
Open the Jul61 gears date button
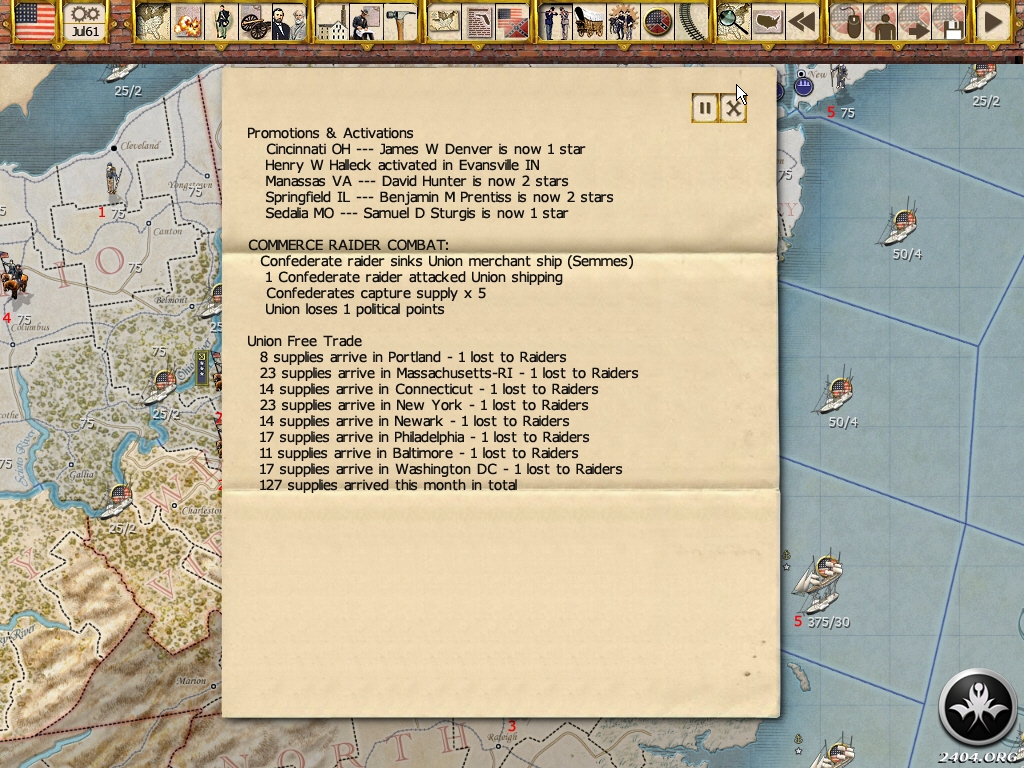85,22
